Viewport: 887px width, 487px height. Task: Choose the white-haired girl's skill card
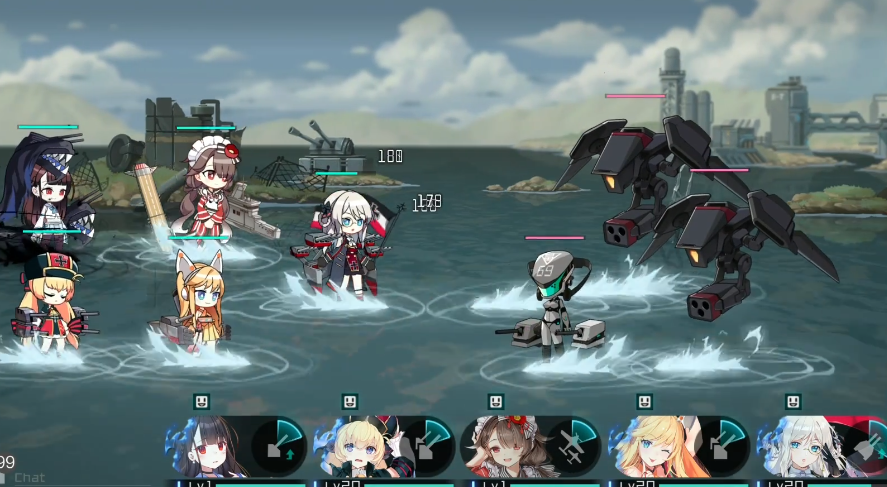coord(822,447)
